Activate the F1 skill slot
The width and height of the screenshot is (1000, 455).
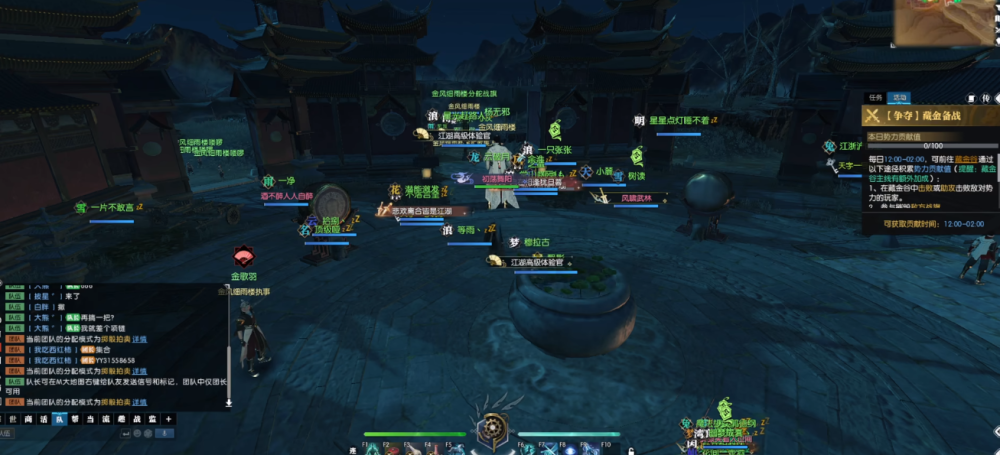click(372, 449)
